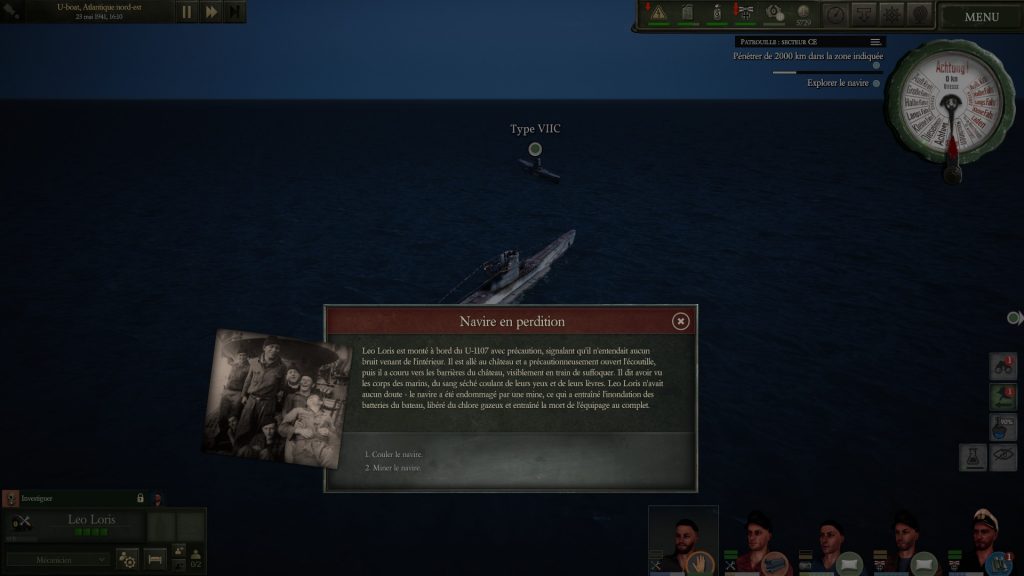Click the warning triangle status icon
Image resolution: width=1024 pixels, height=576 pixels.
coord(658,13)
